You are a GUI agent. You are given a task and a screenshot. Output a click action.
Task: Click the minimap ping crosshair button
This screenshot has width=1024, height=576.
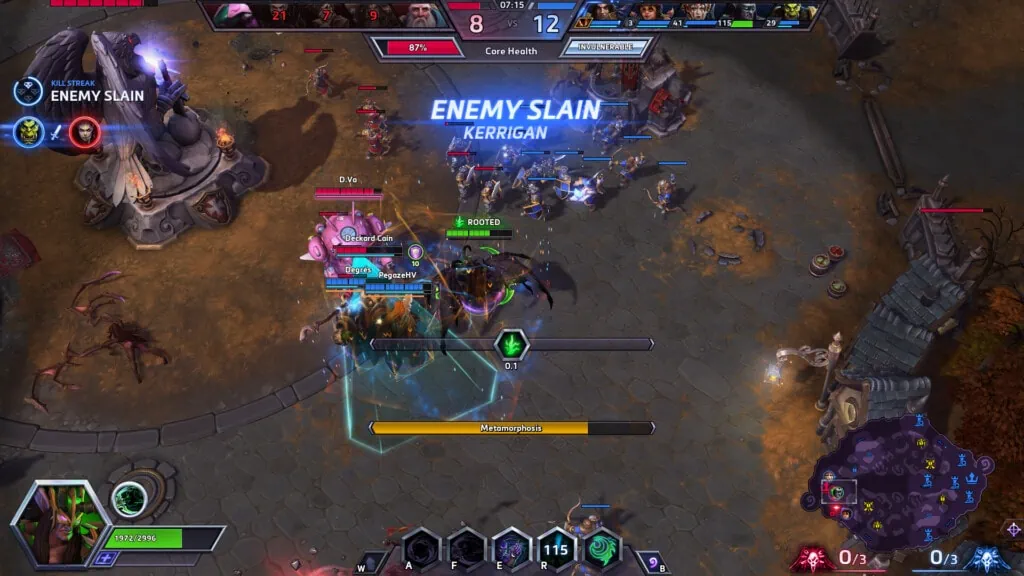point(1013,528)
